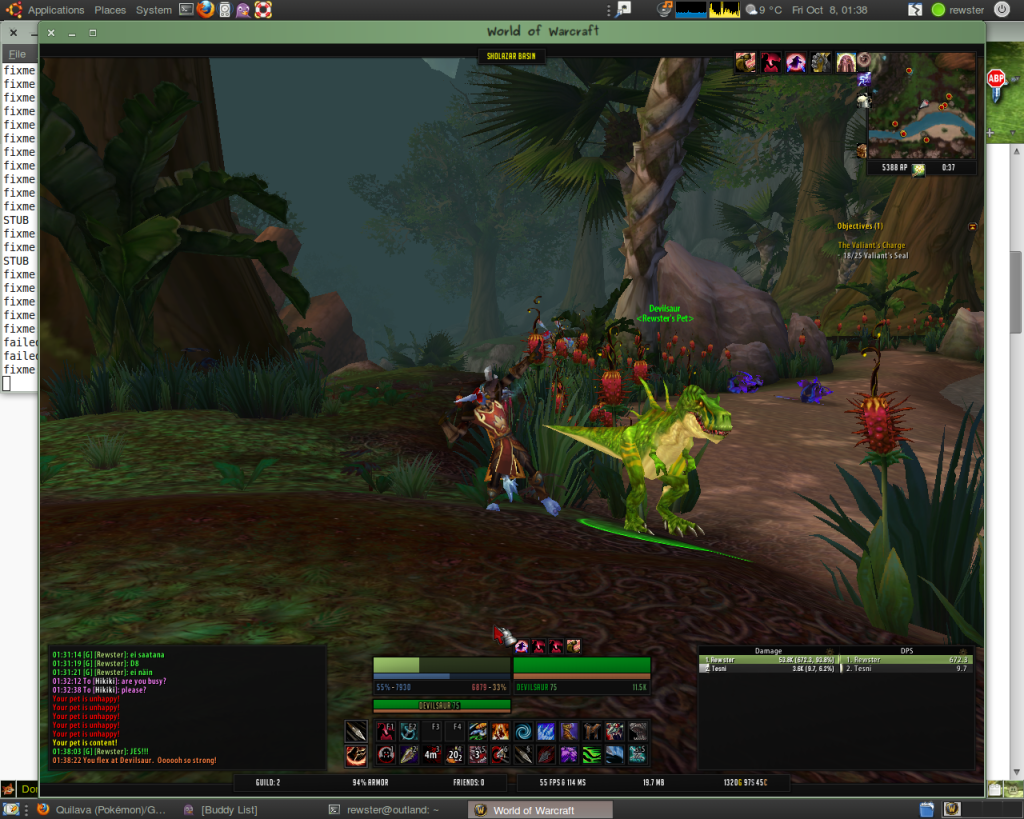1024x819 pixels.
Task: Open the Sholazar Basin minimap
Action: (921, 107)
